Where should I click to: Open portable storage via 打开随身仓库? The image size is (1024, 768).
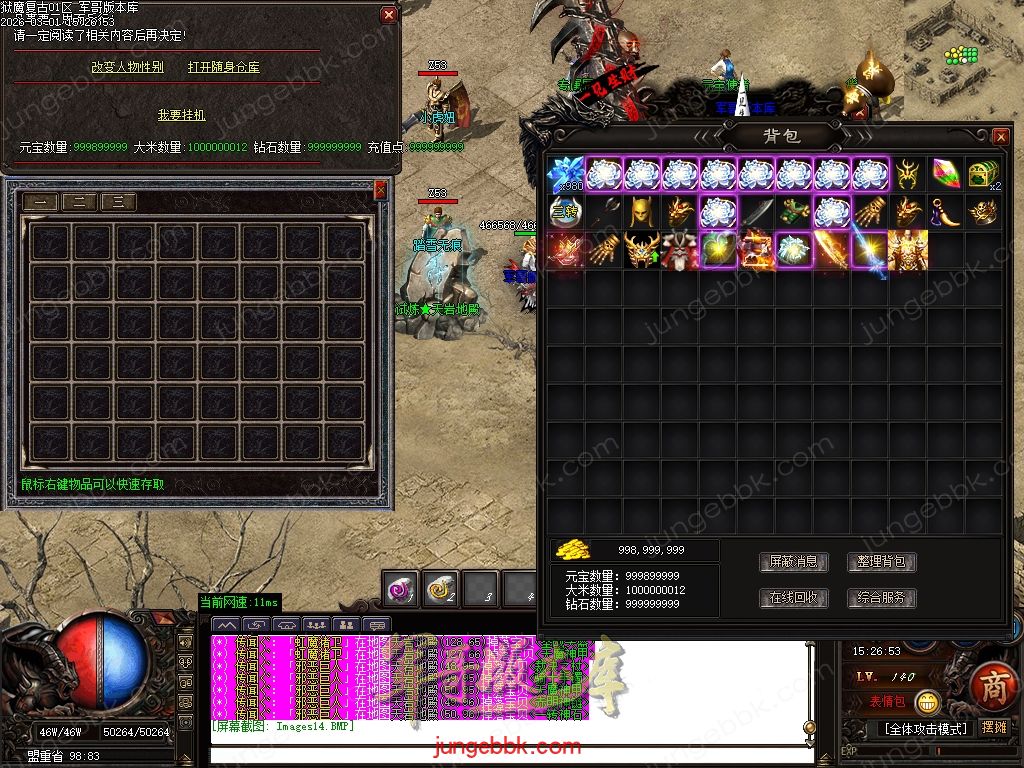(x=224, y=67)
